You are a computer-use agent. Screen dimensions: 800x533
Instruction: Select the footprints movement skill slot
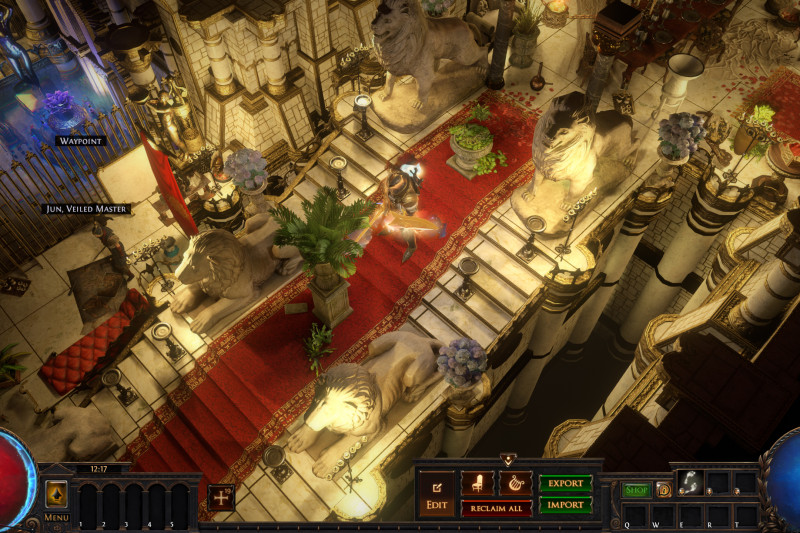point(689,482)
